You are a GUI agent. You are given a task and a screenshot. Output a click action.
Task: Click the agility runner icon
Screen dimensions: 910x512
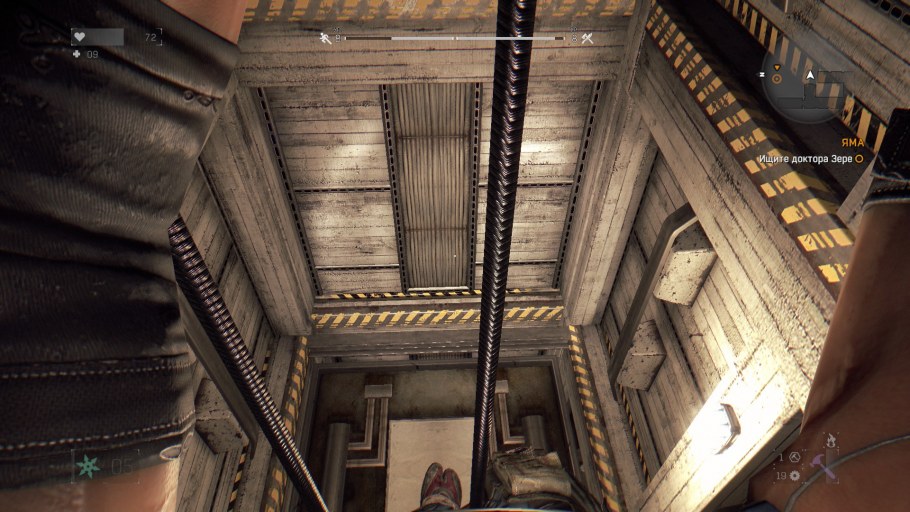point(326,38)
